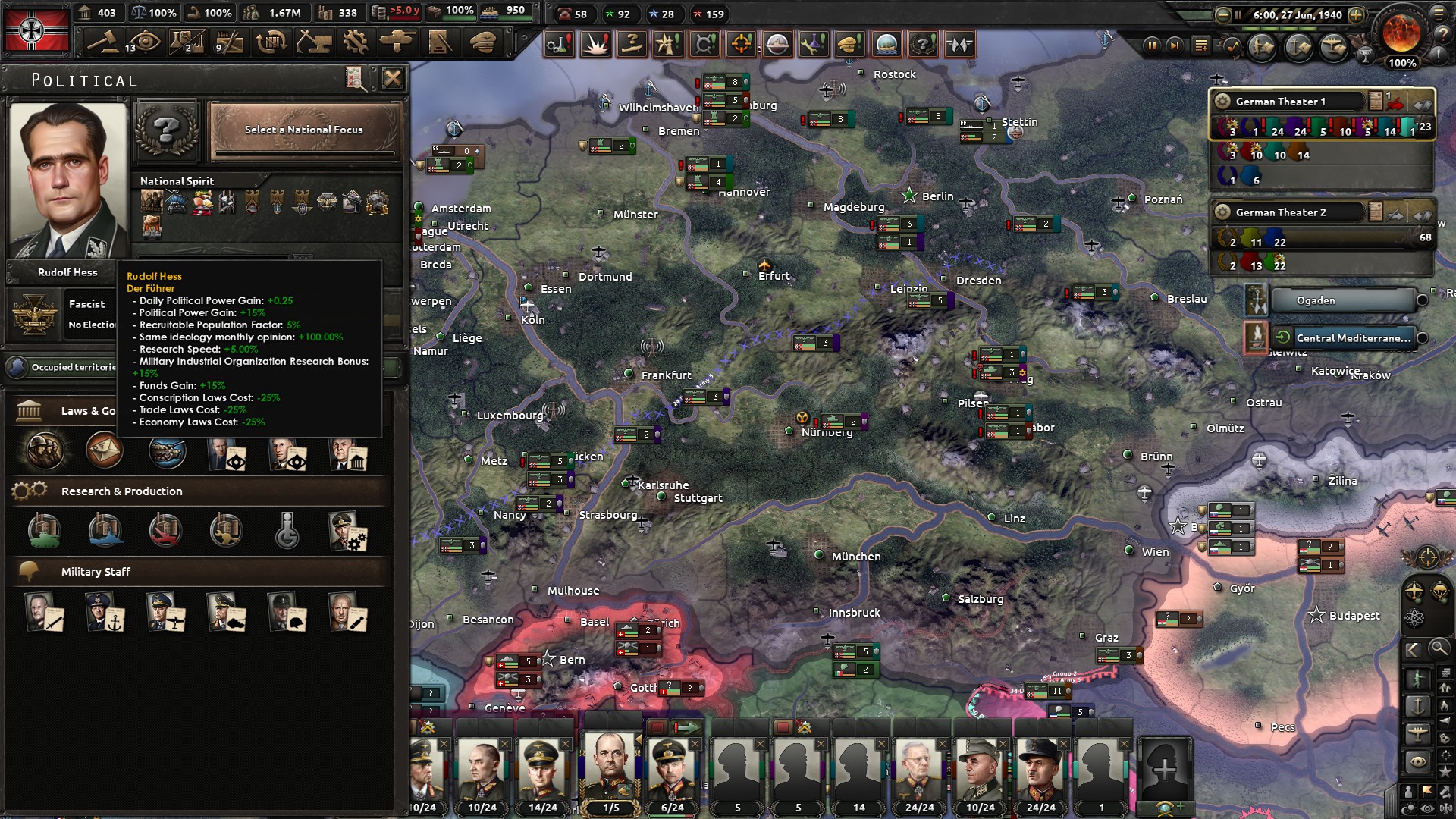Select the Extensive Conscription soldiers icon
This screenshot has width=1456, height=819.
(x=42, y=450)
